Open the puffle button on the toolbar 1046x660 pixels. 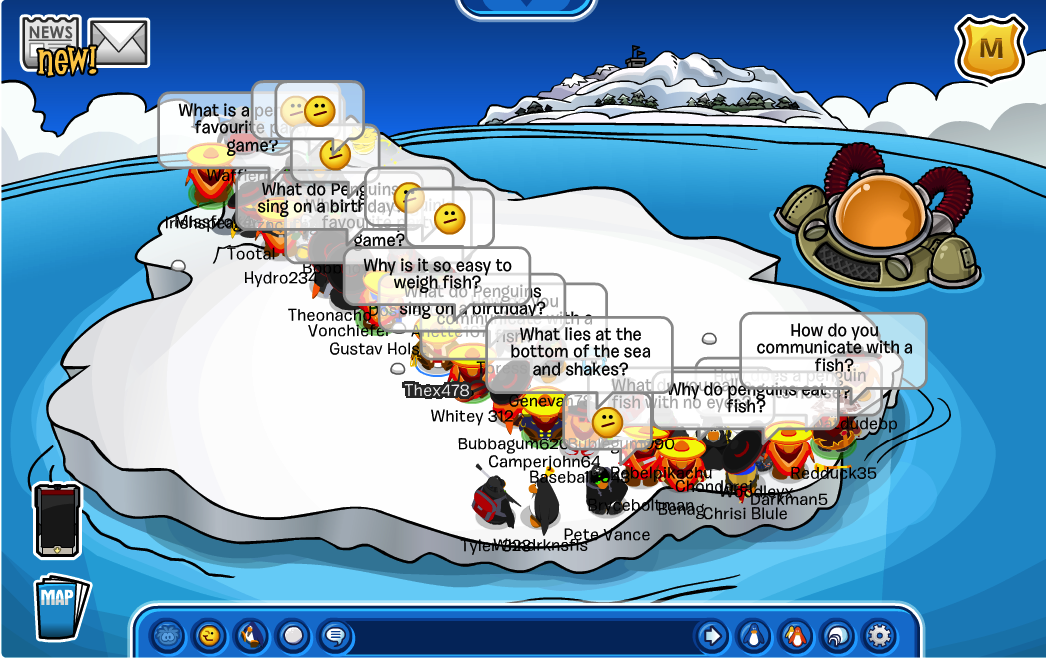[167, 635]
